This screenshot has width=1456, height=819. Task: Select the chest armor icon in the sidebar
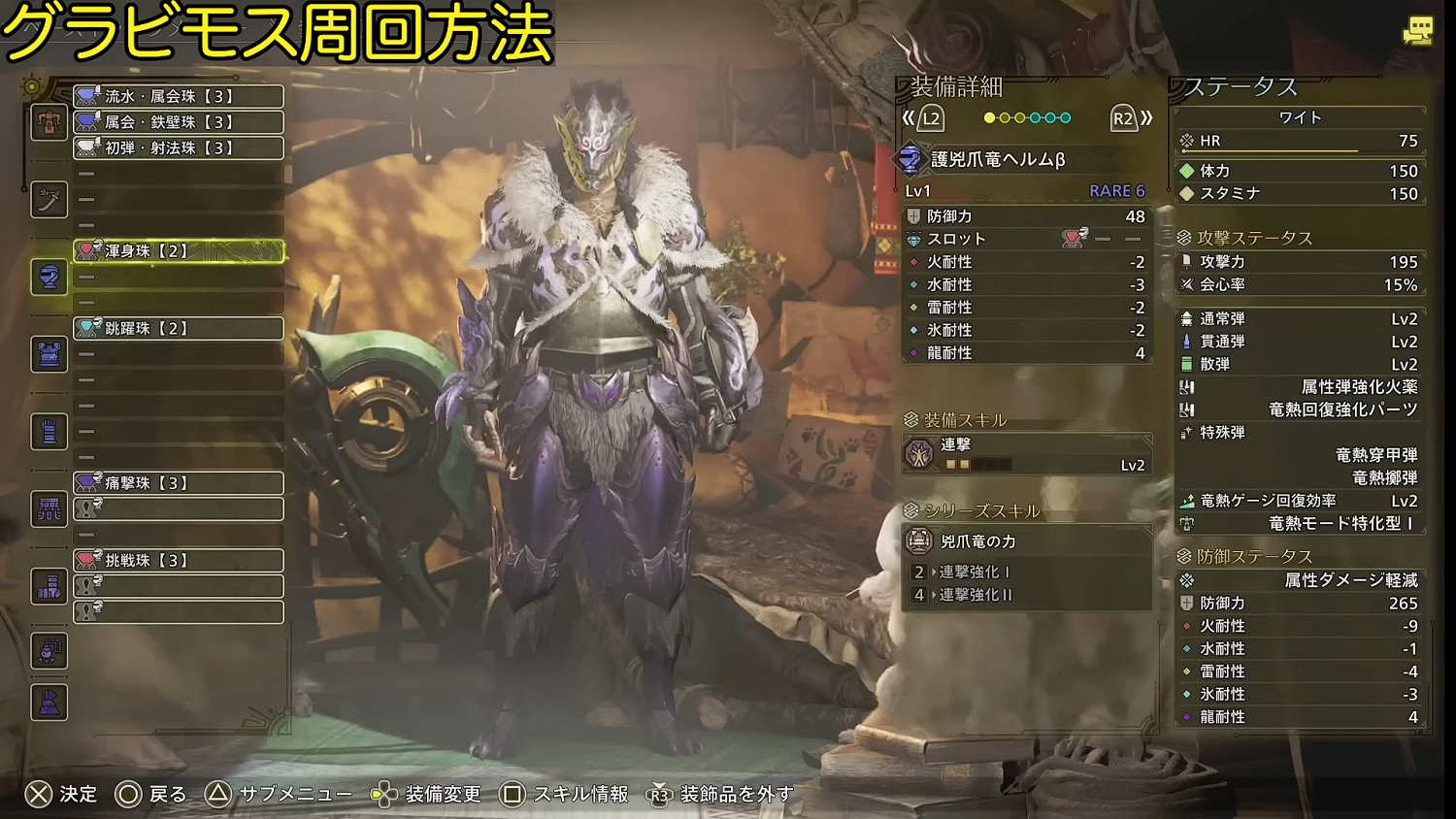coord(48,355)
